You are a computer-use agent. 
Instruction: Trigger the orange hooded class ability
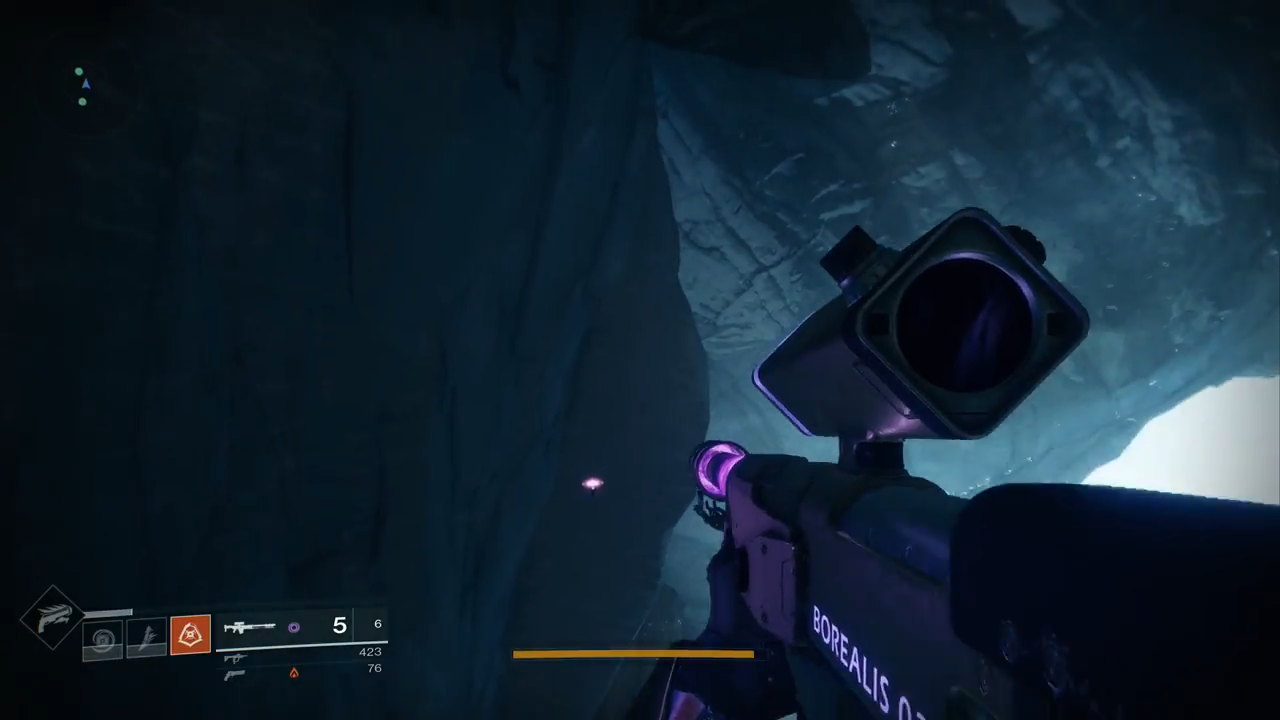(190, 634)
